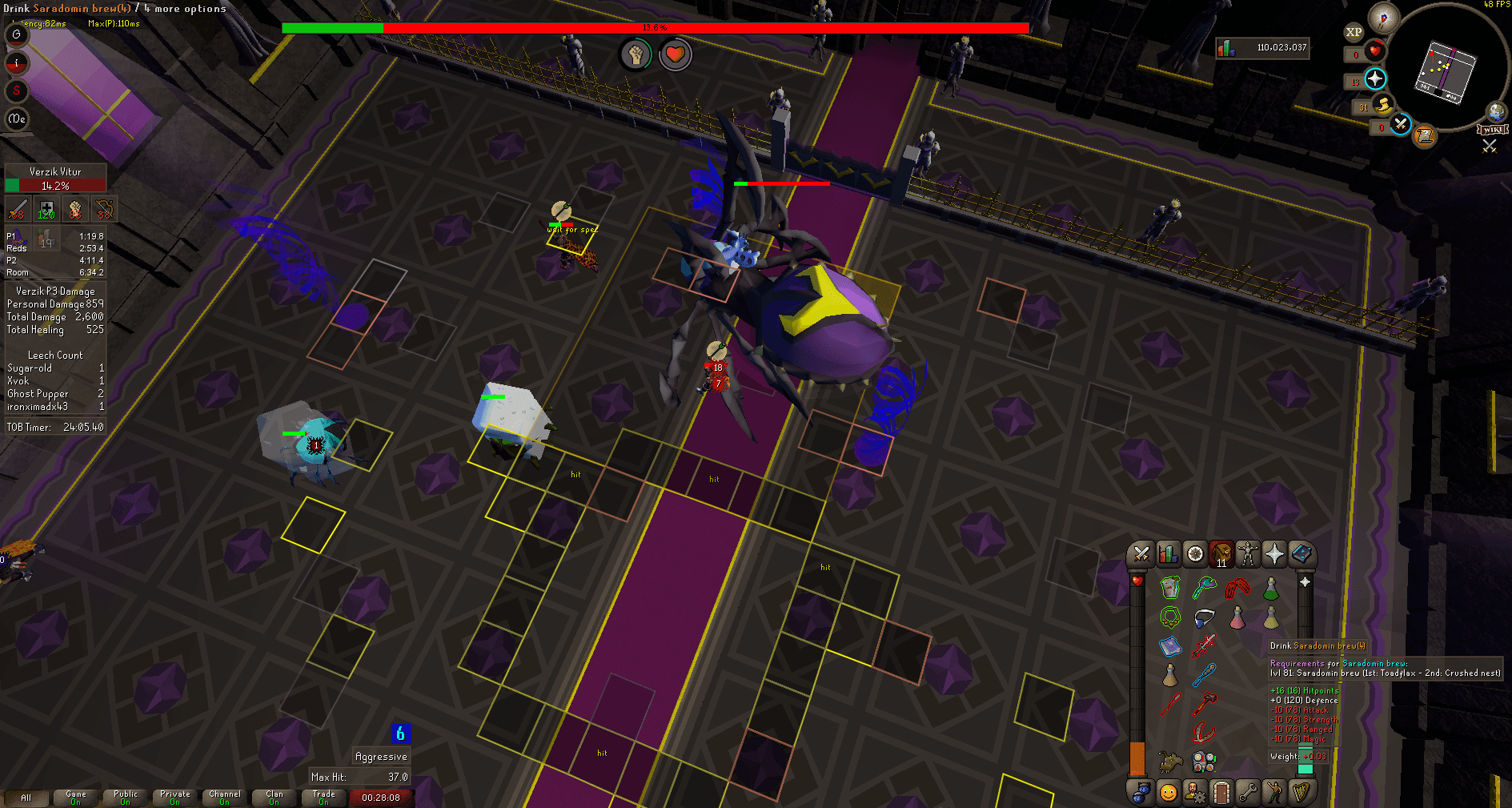The width and height of the screenshot is (1512, 808).
Task: Switch to the Prayer tab star icon
Action: [1274, 554]
